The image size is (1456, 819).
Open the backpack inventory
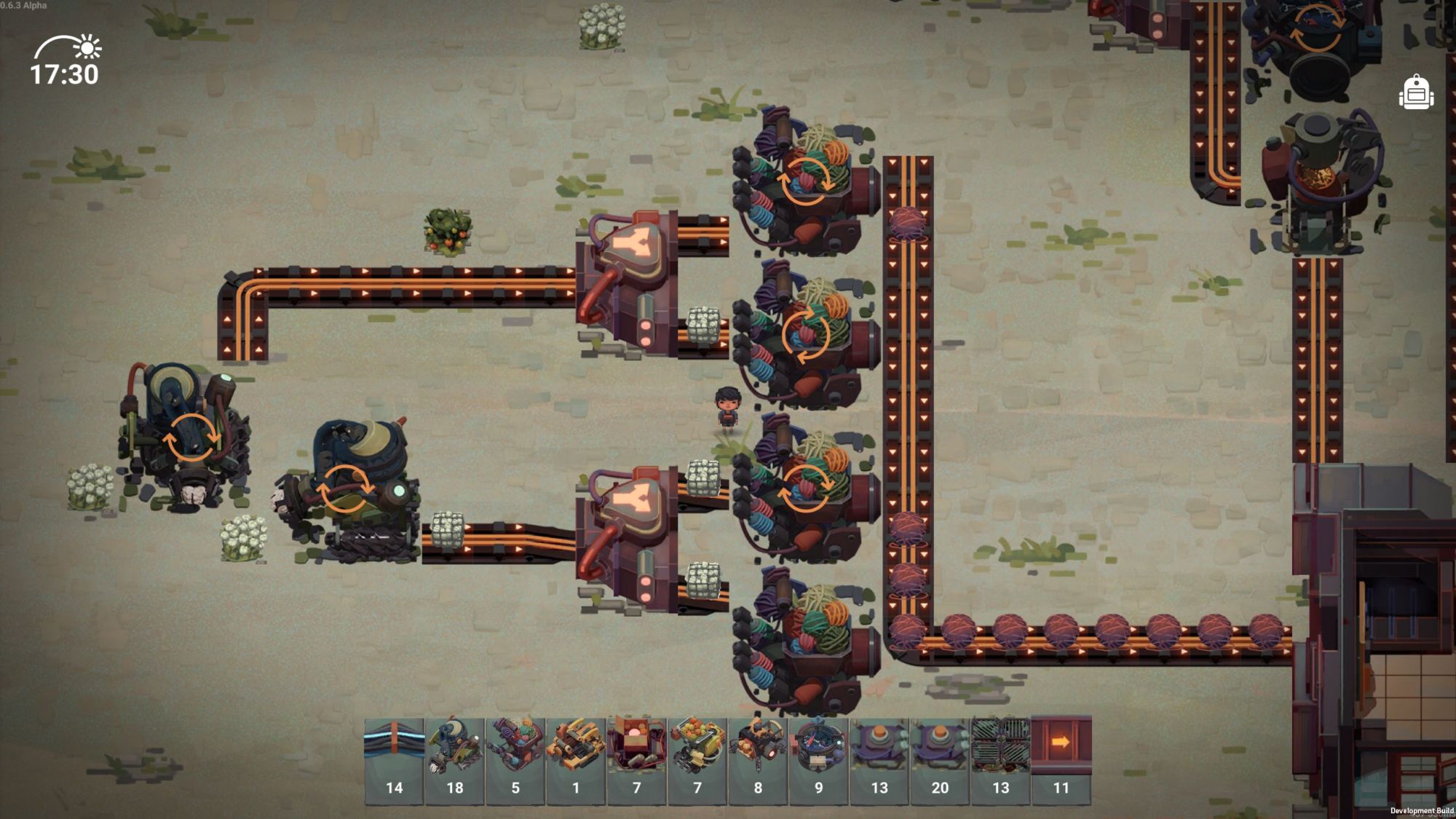click(1416, 92)
